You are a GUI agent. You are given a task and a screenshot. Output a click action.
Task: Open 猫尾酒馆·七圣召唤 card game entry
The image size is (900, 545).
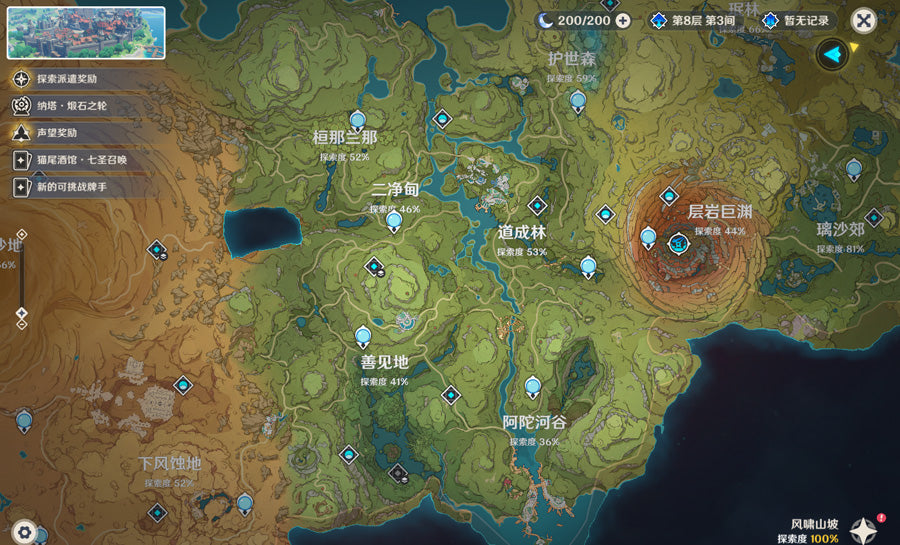(80, 160)
